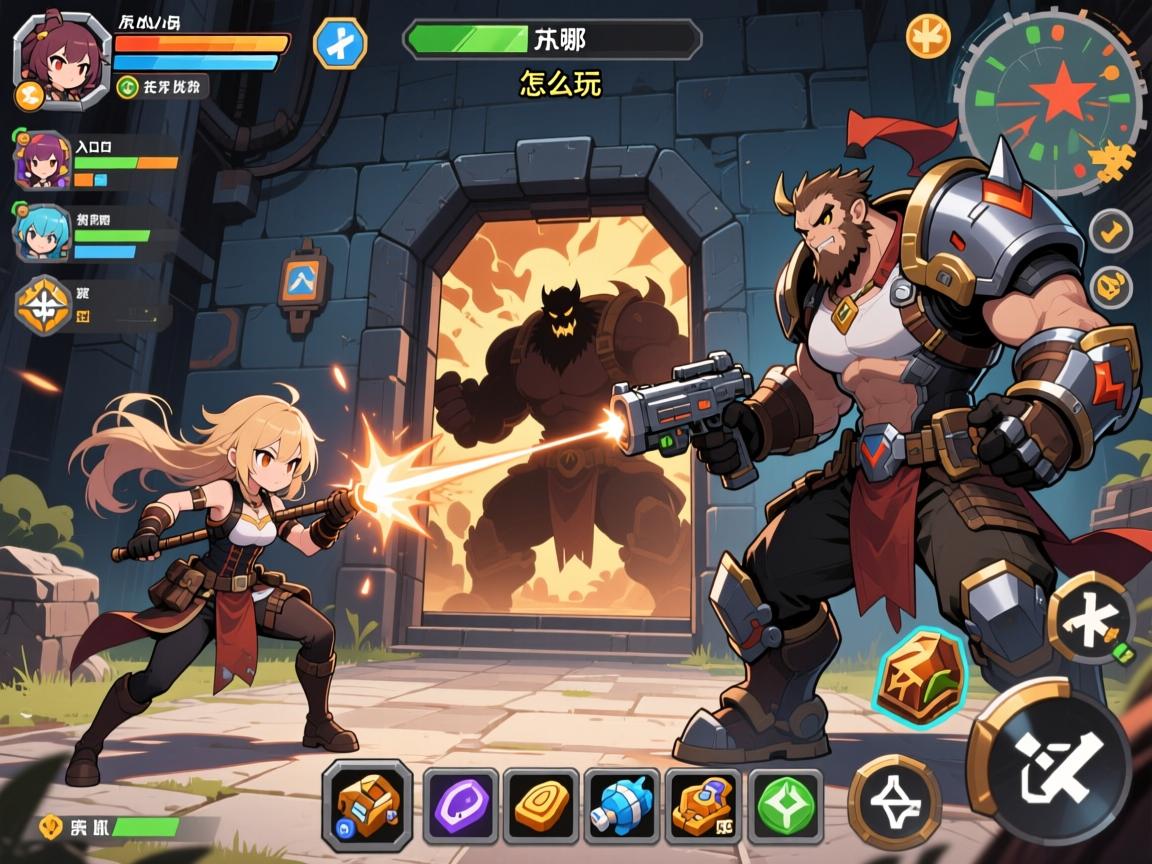Use the purple ring item slot

coord(461,805)
